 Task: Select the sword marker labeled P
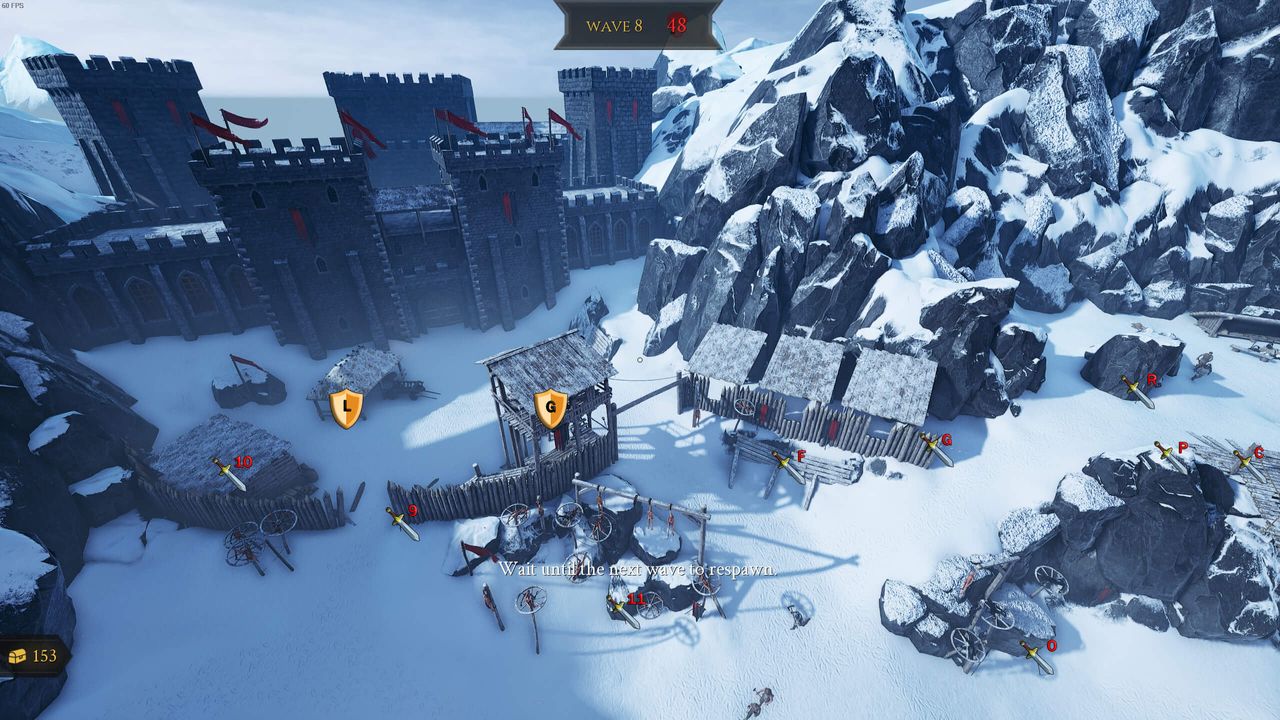point(1170,457)
